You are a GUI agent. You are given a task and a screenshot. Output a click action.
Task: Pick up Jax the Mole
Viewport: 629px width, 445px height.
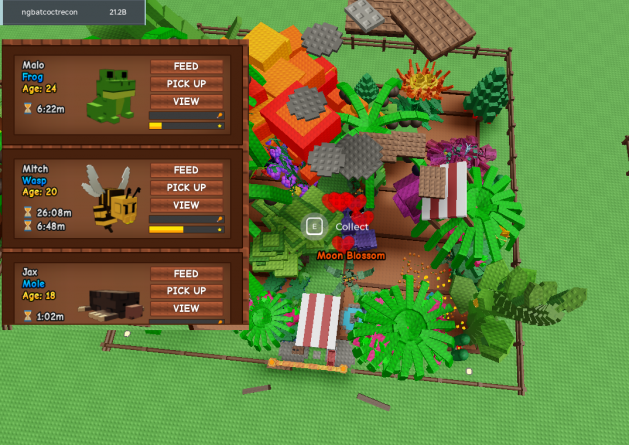coord(186,291)
